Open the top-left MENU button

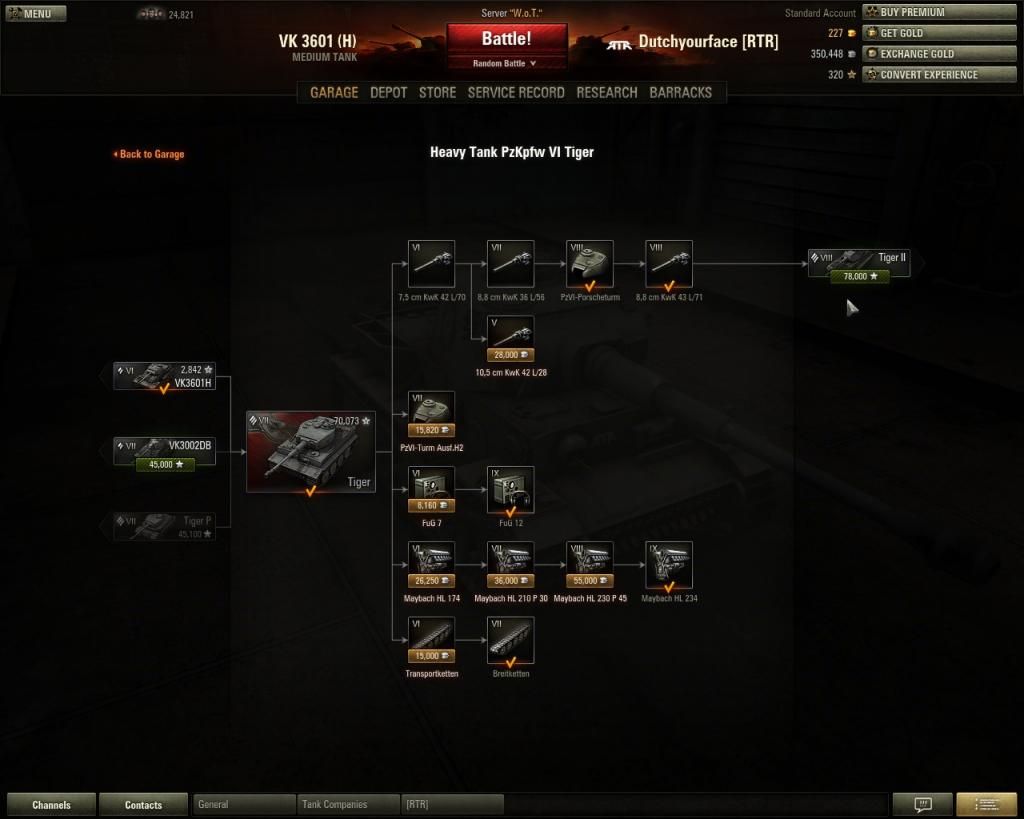pyautogui.click(x=36, y=14)
